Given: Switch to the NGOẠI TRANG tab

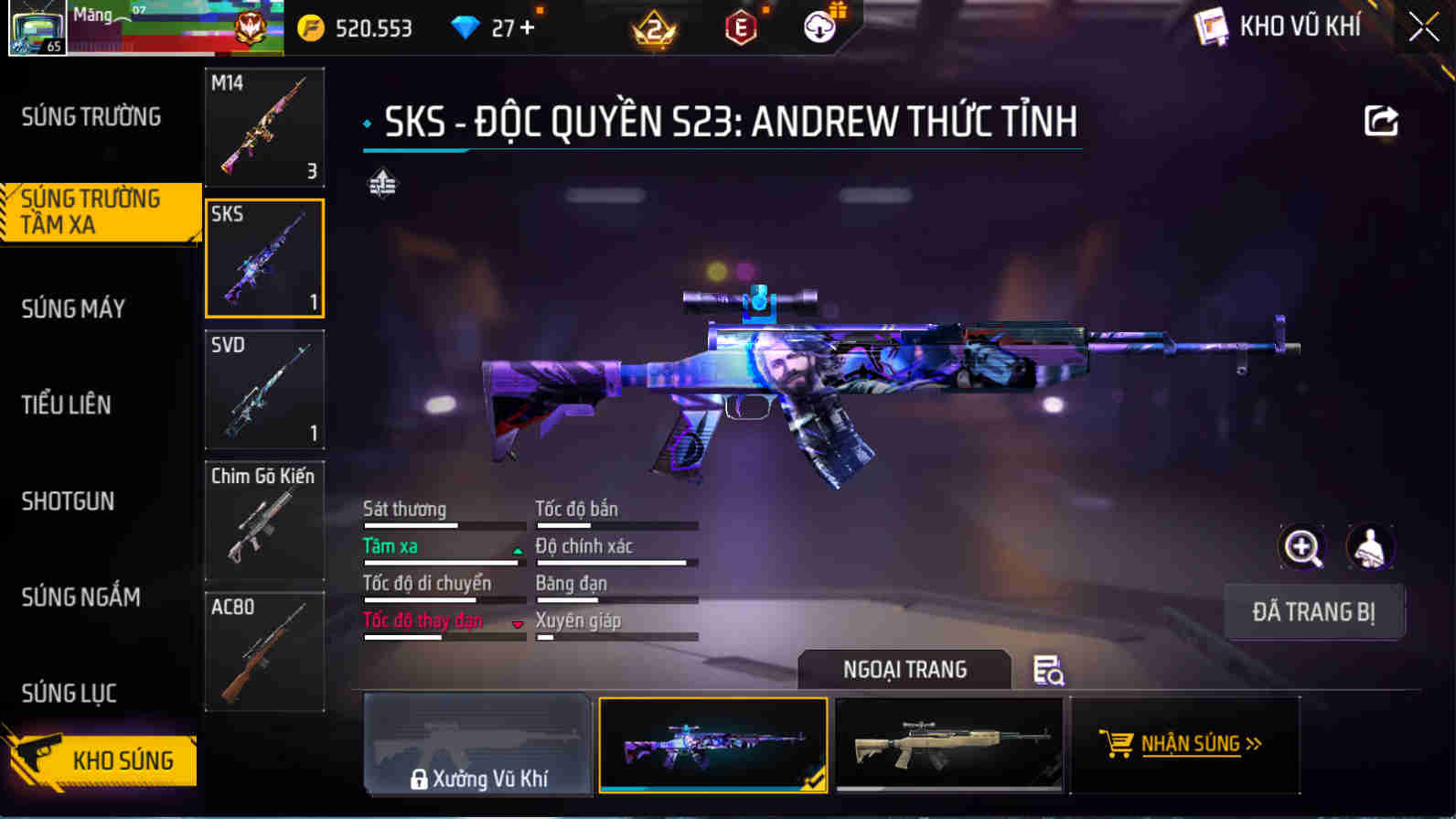Looking at the screenshot, I should coord(904,669).
